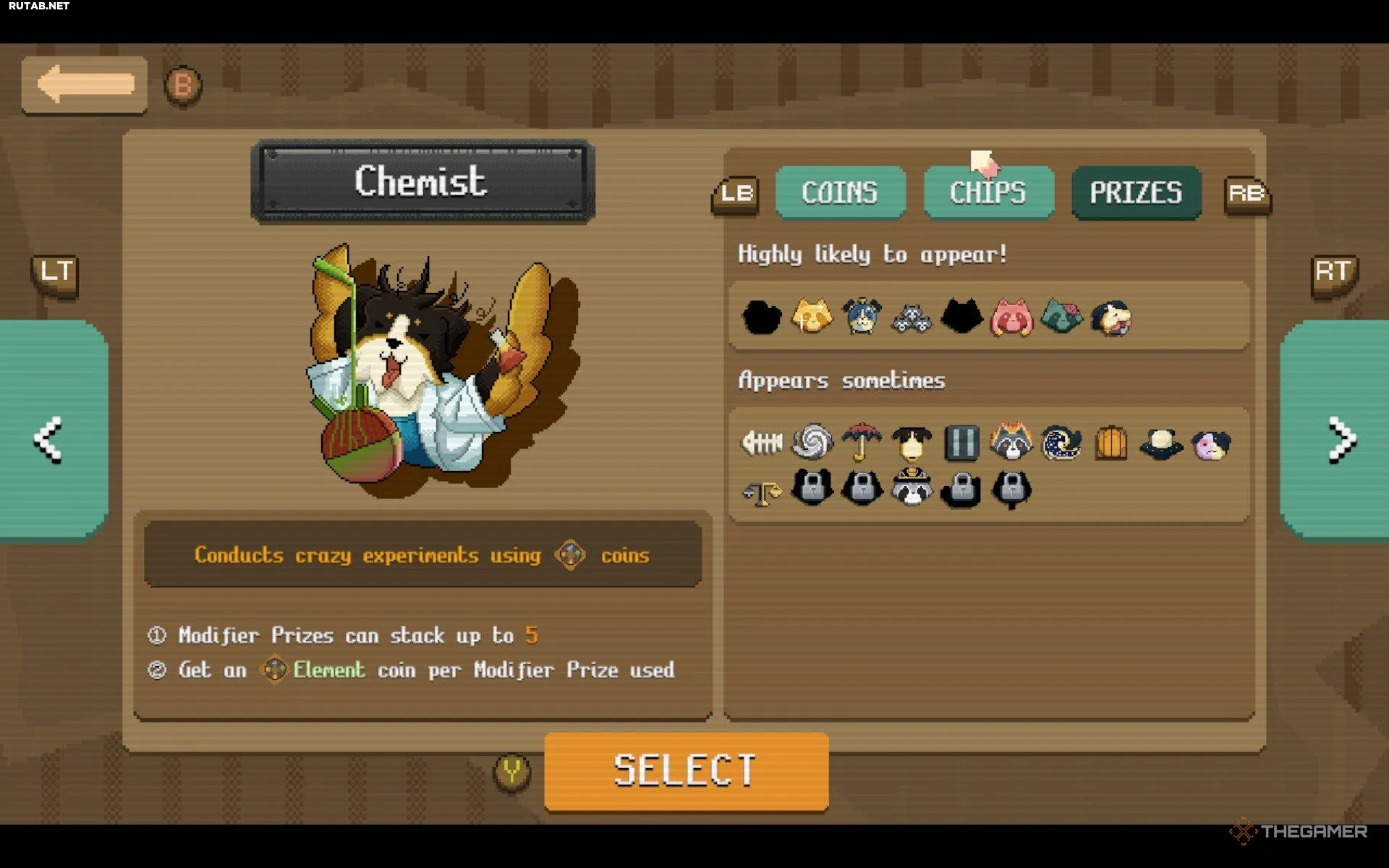Choose the blue alarm clock raccoon prize
The image size is (1389, 868).
(x=862, y=317)
